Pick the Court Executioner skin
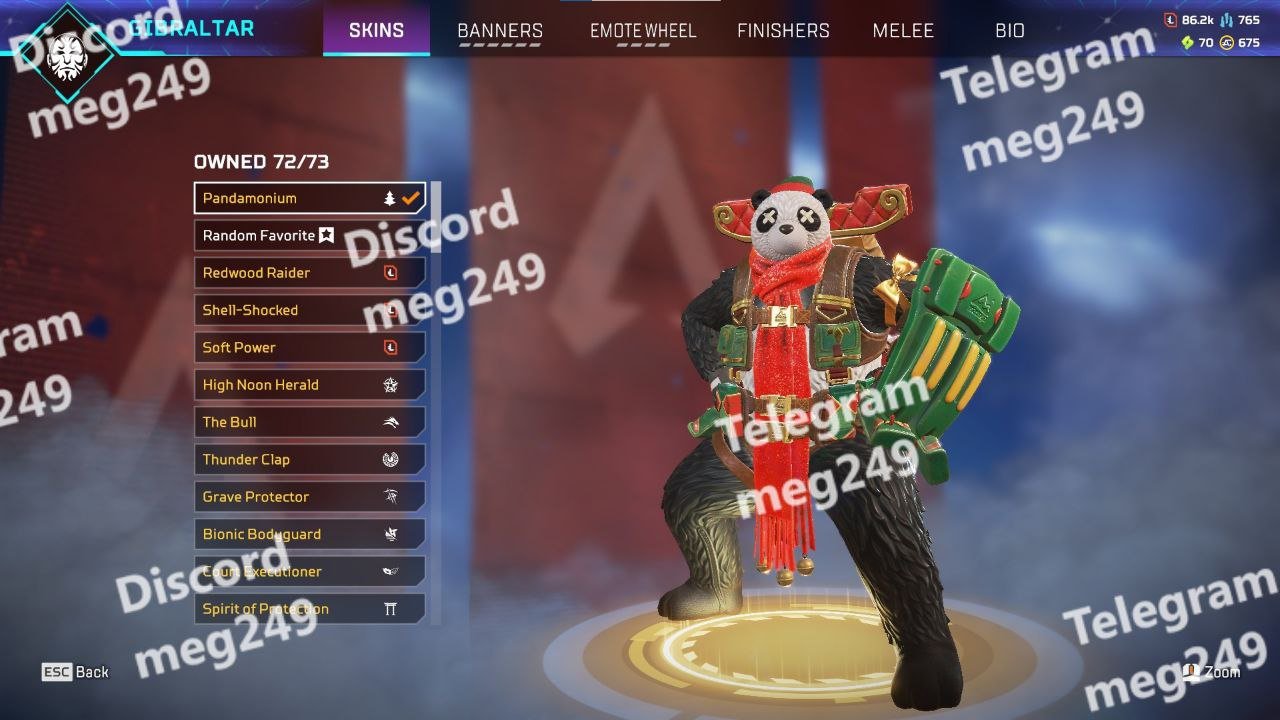 click(x=309, y=572)
